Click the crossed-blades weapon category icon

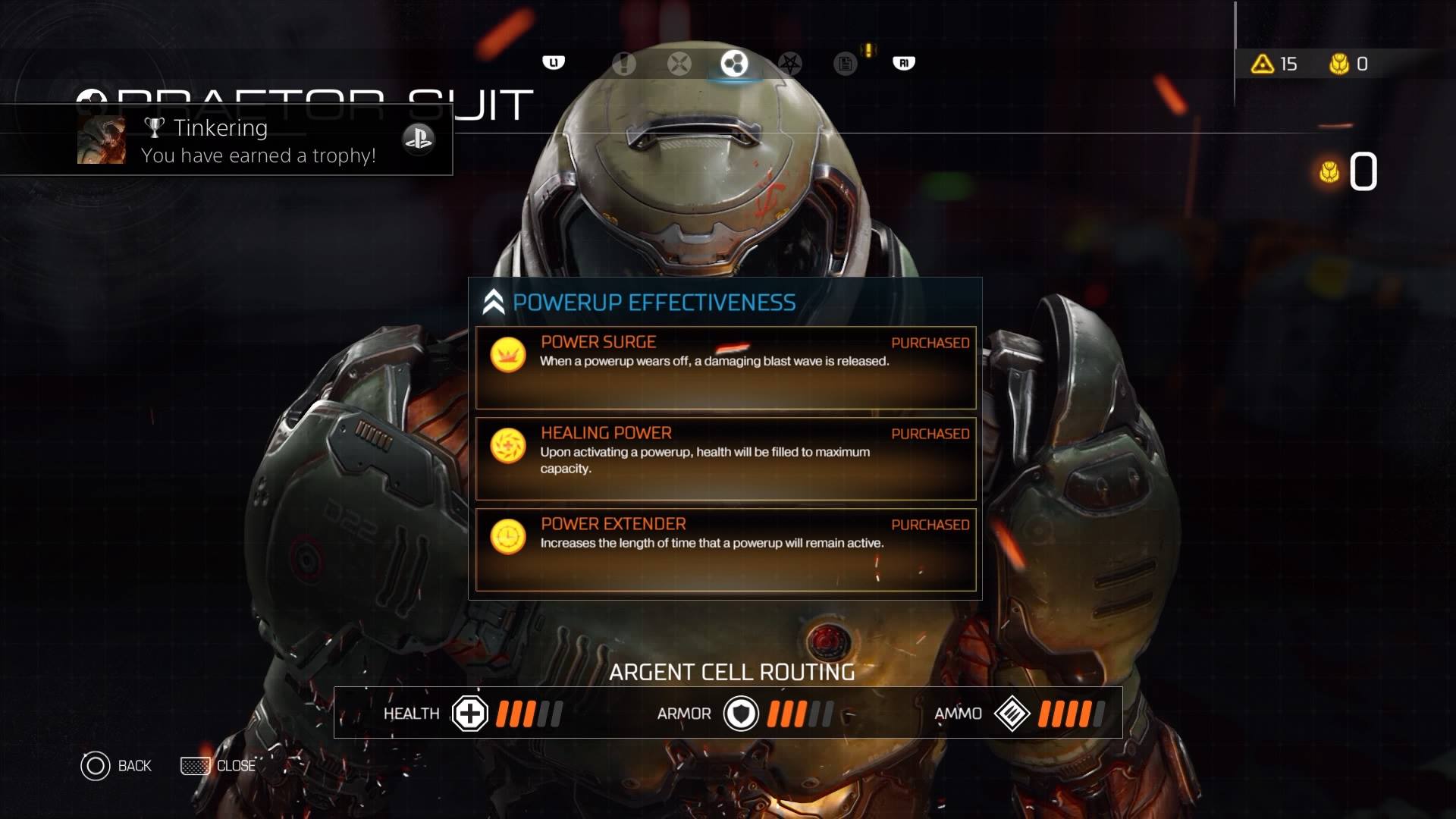click(x=679, y=64)
